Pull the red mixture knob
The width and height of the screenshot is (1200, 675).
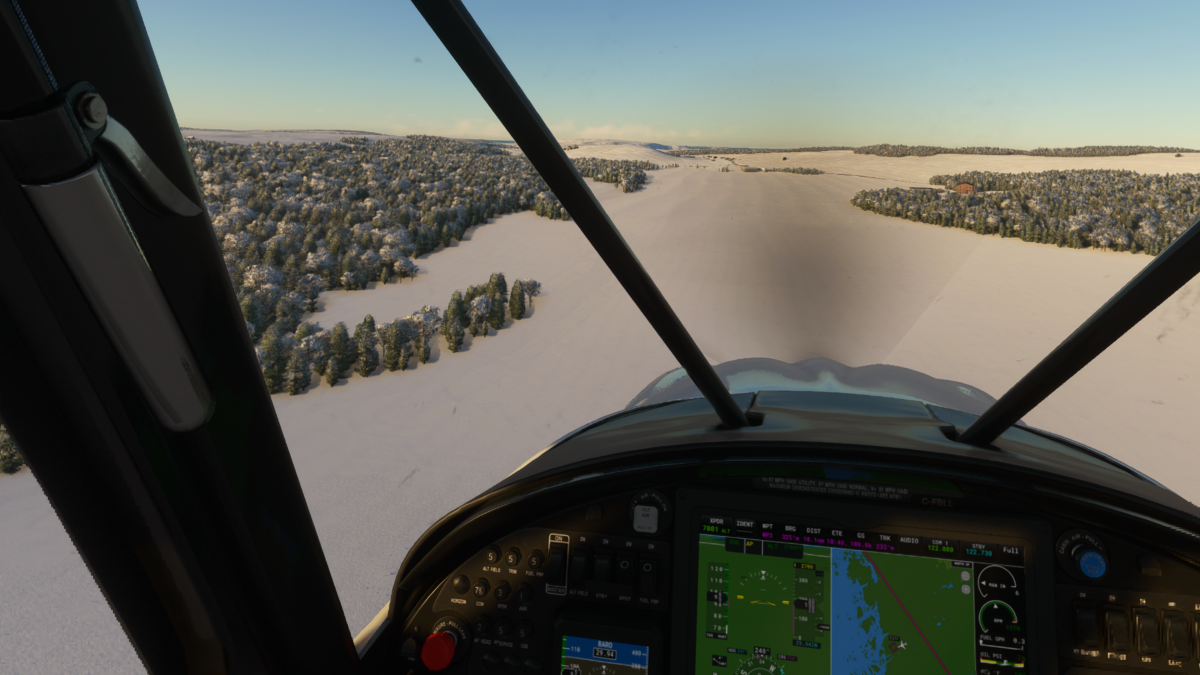coord(438,651)
